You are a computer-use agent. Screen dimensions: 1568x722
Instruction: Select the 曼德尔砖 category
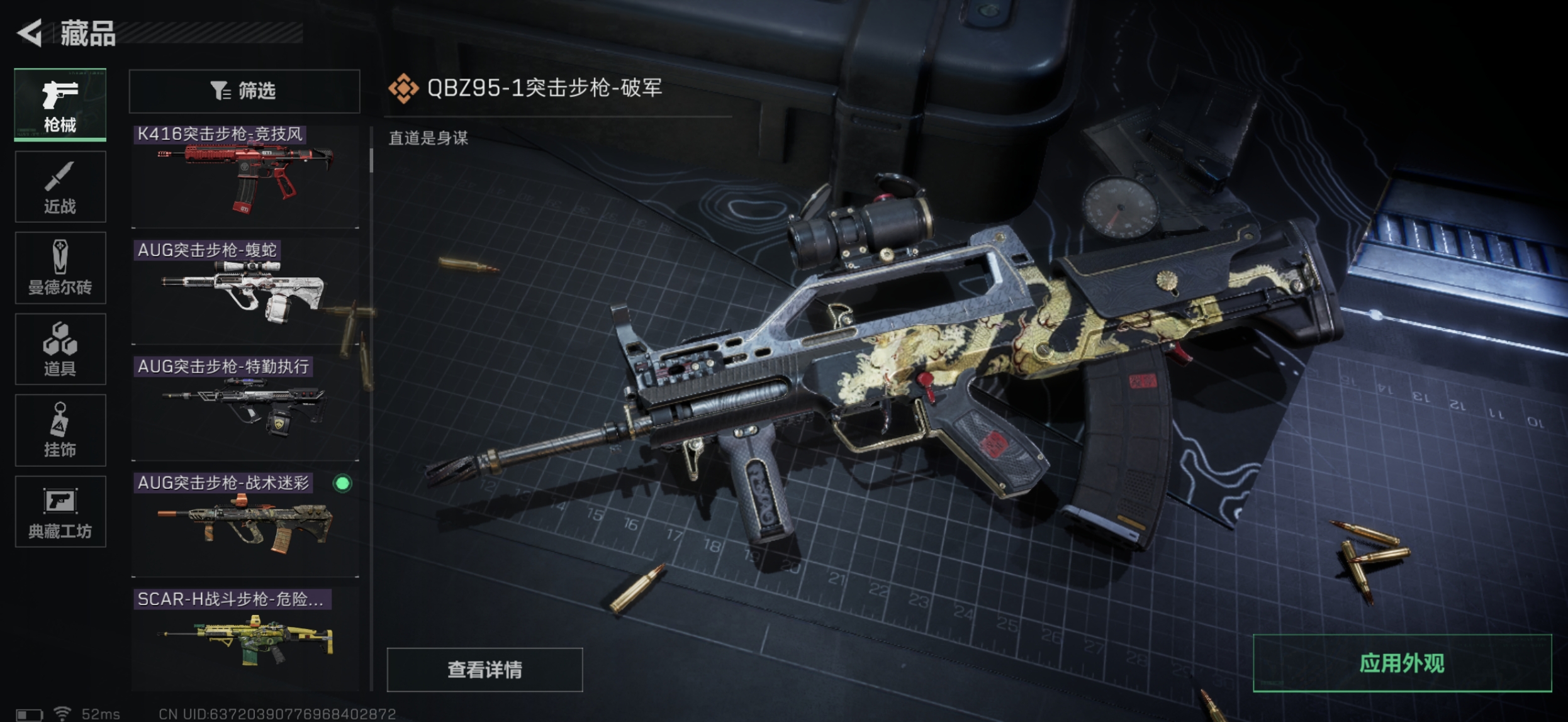point(60,268)
